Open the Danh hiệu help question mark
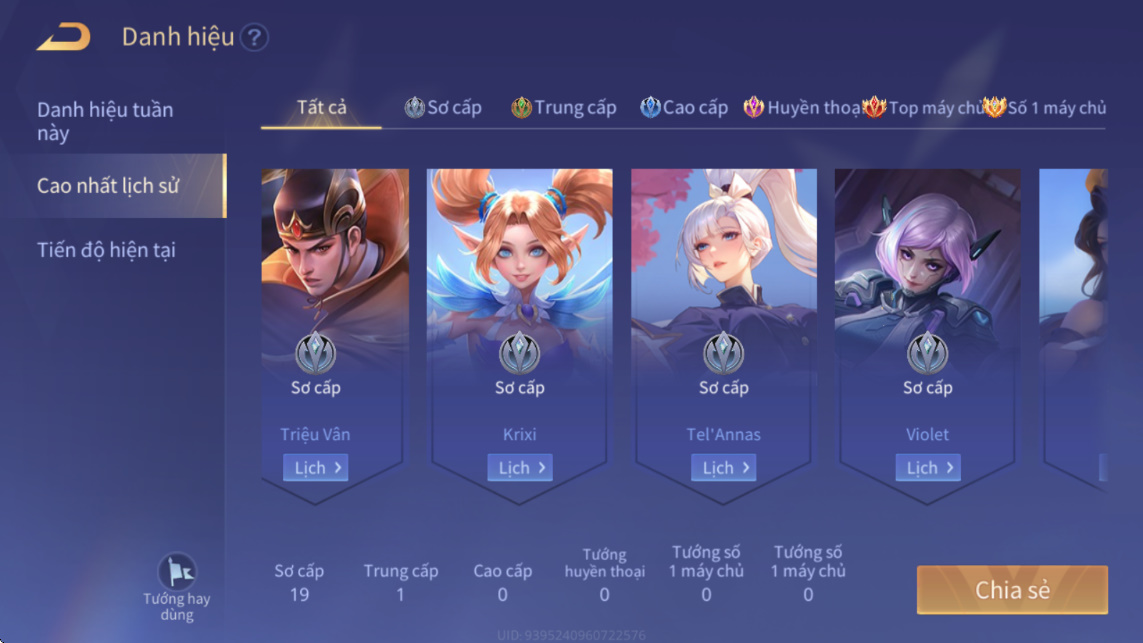The image size is (1143, 643). coord(255,38)
